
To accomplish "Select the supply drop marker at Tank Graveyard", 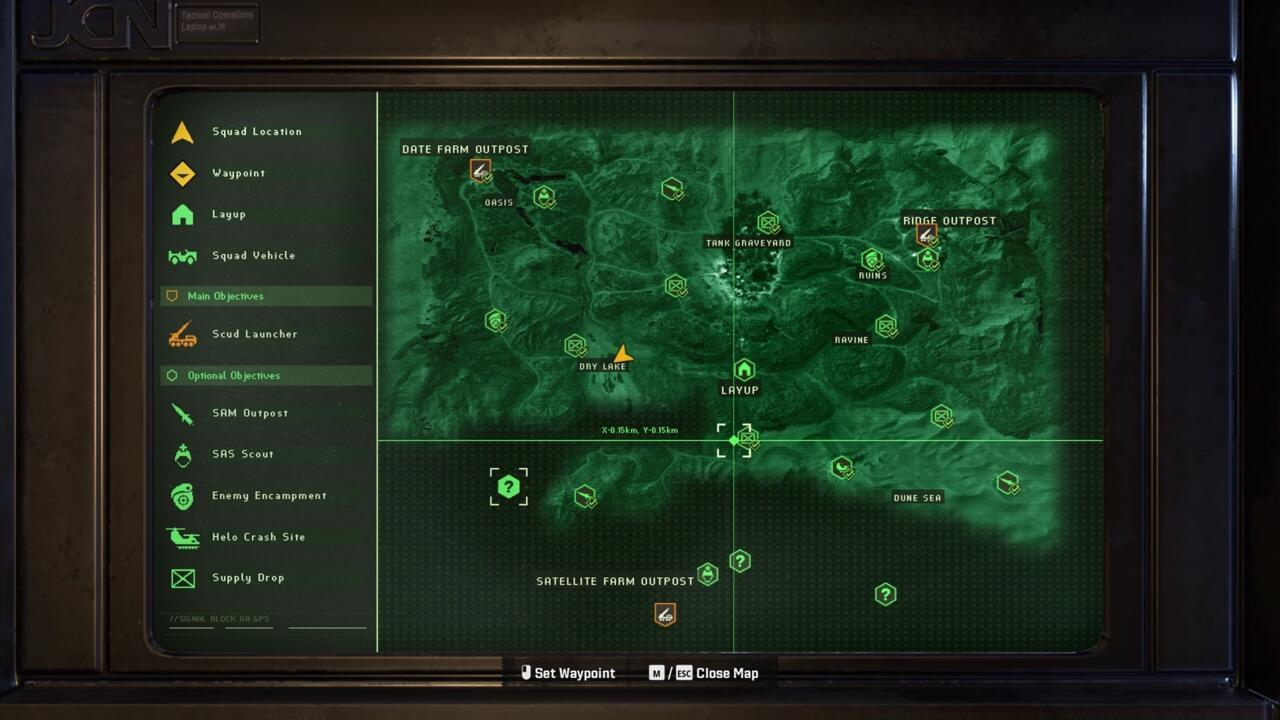I will pos(767,222).
